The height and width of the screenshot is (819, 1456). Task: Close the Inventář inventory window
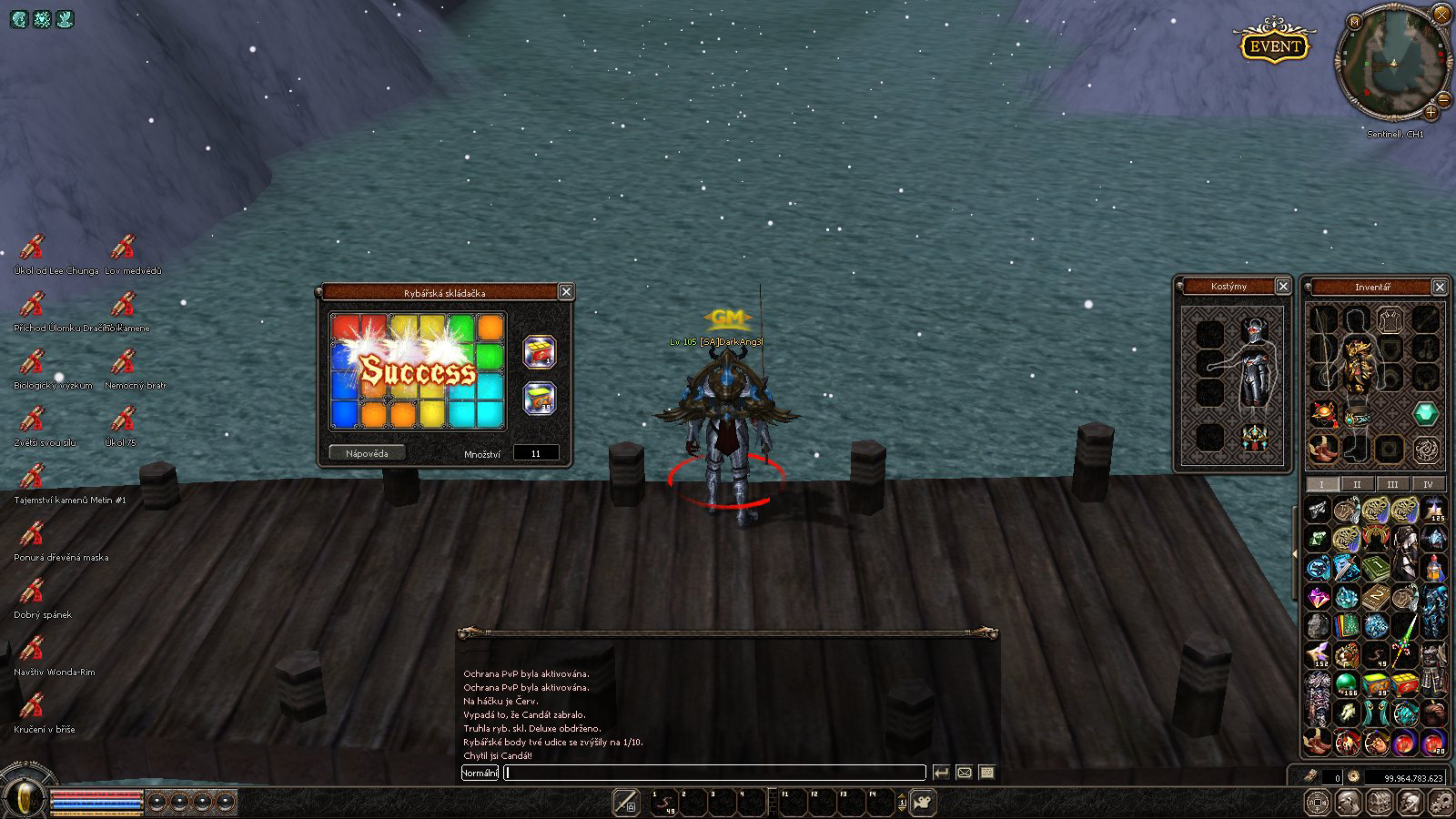pos(1440,287)
